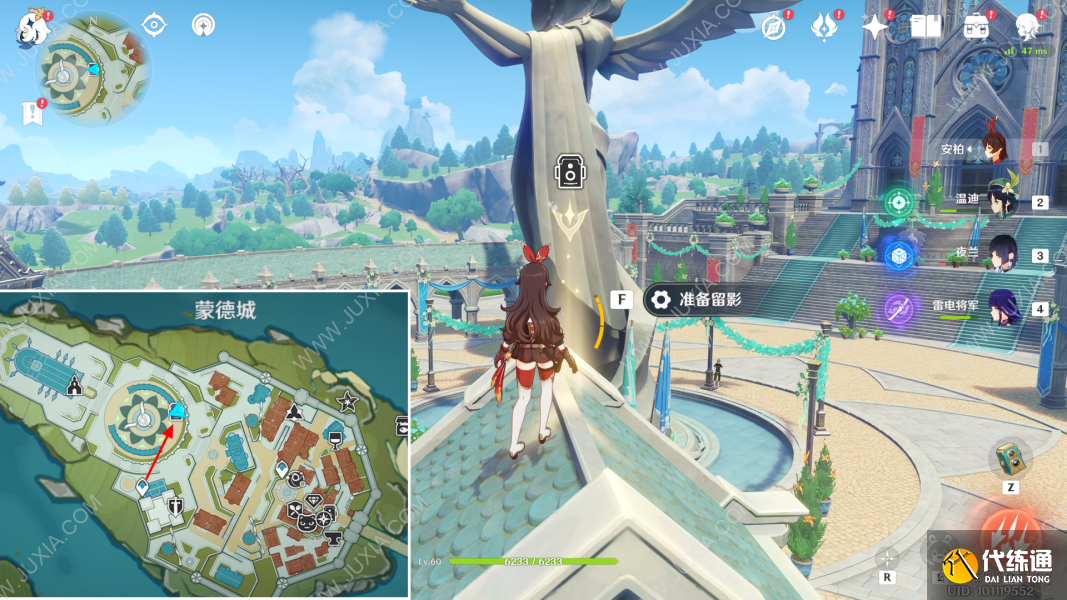The width and height of the screenshot is (1067, 600).
Task: Open the events compass icon
Action: pos(773,27)
